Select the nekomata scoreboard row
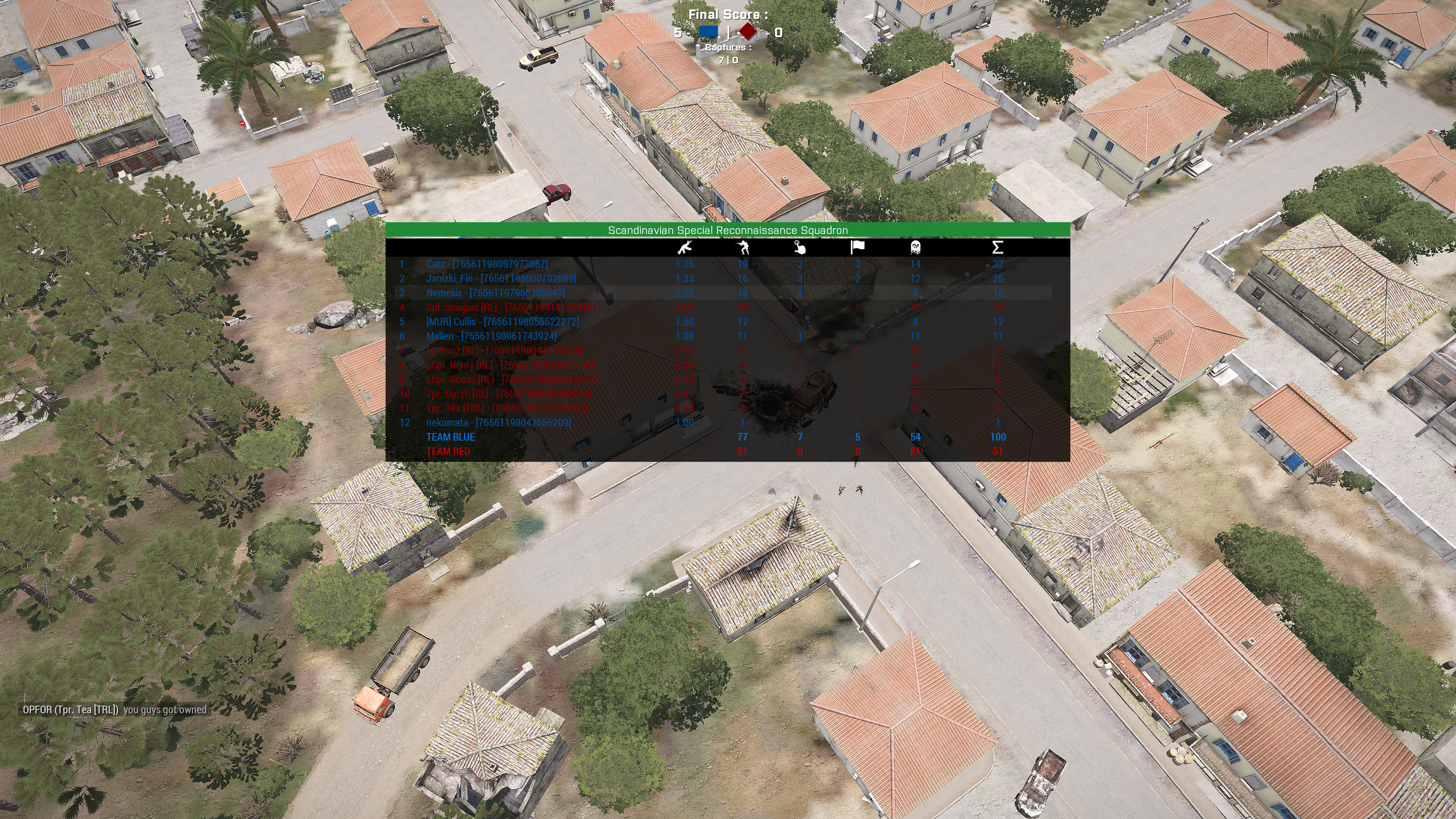The height and width of the screenshot is (819, 1456). tap(498, 423)
